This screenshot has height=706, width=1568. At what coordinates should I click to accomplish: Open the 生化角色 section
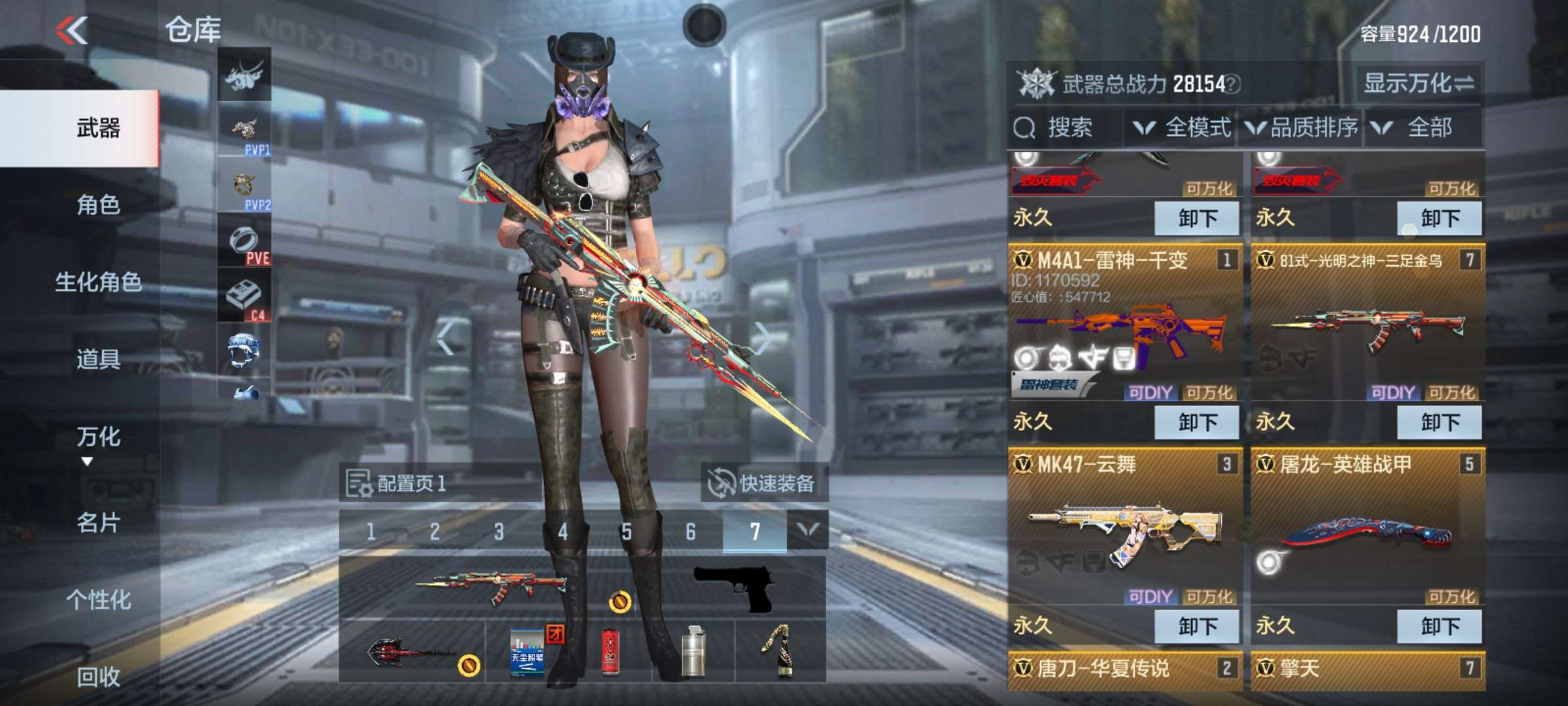[x=98, y=282]
